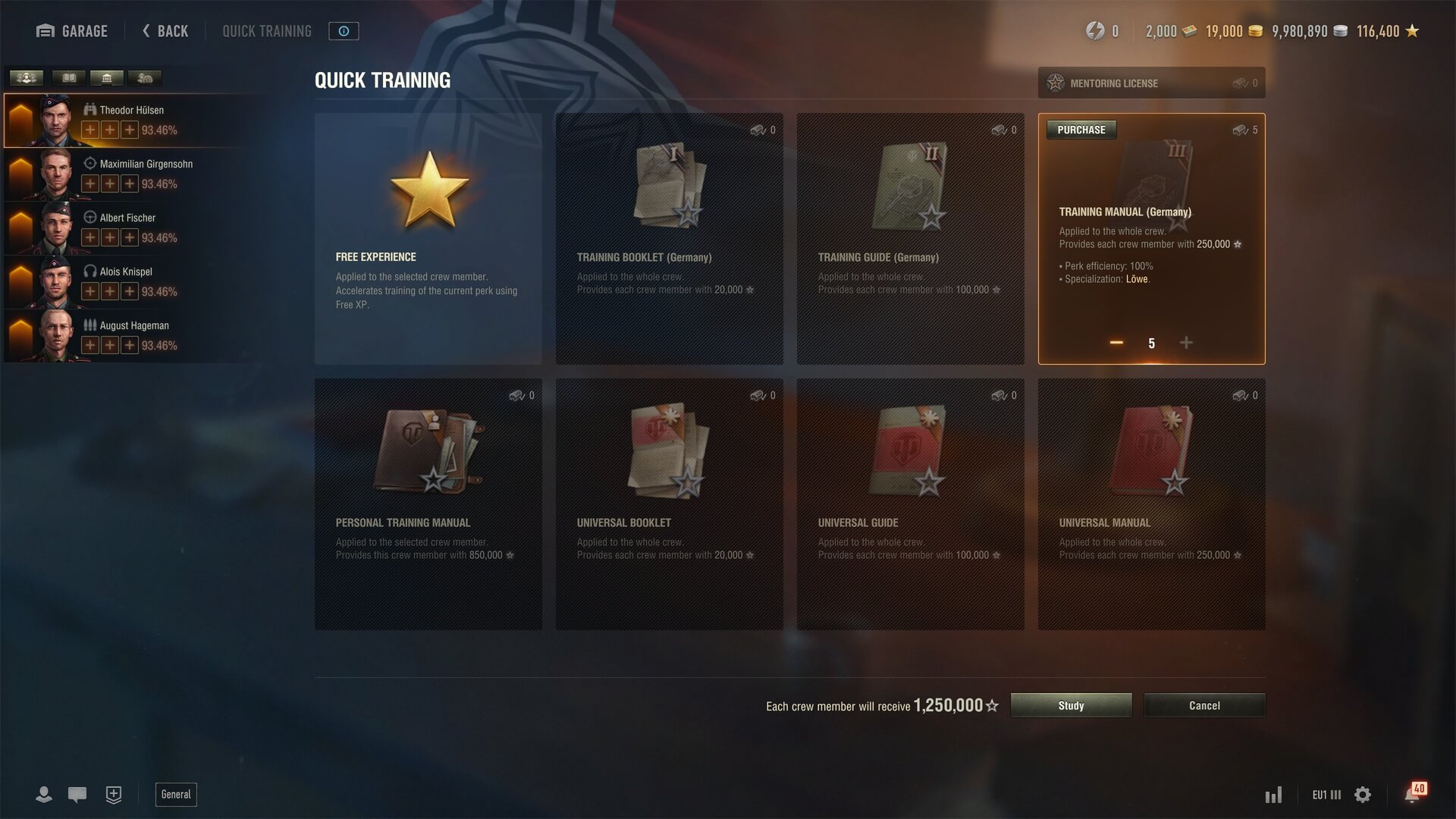Viewport: 1456px width, 819px height.
Task: Choose the Universal Booklet card
Action: [x=669, y=504]
